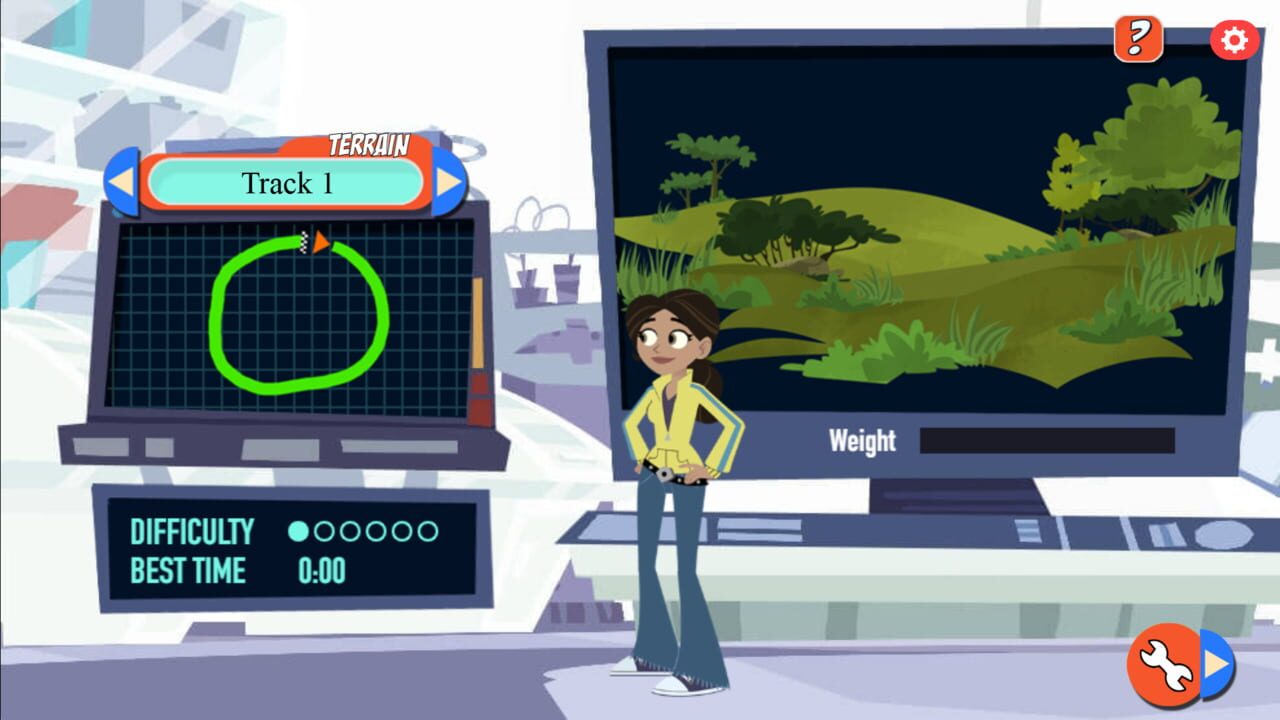Select the last difficulty dot
The height and width of the screenshot is (720, 1280).
(x=428, y=532)
